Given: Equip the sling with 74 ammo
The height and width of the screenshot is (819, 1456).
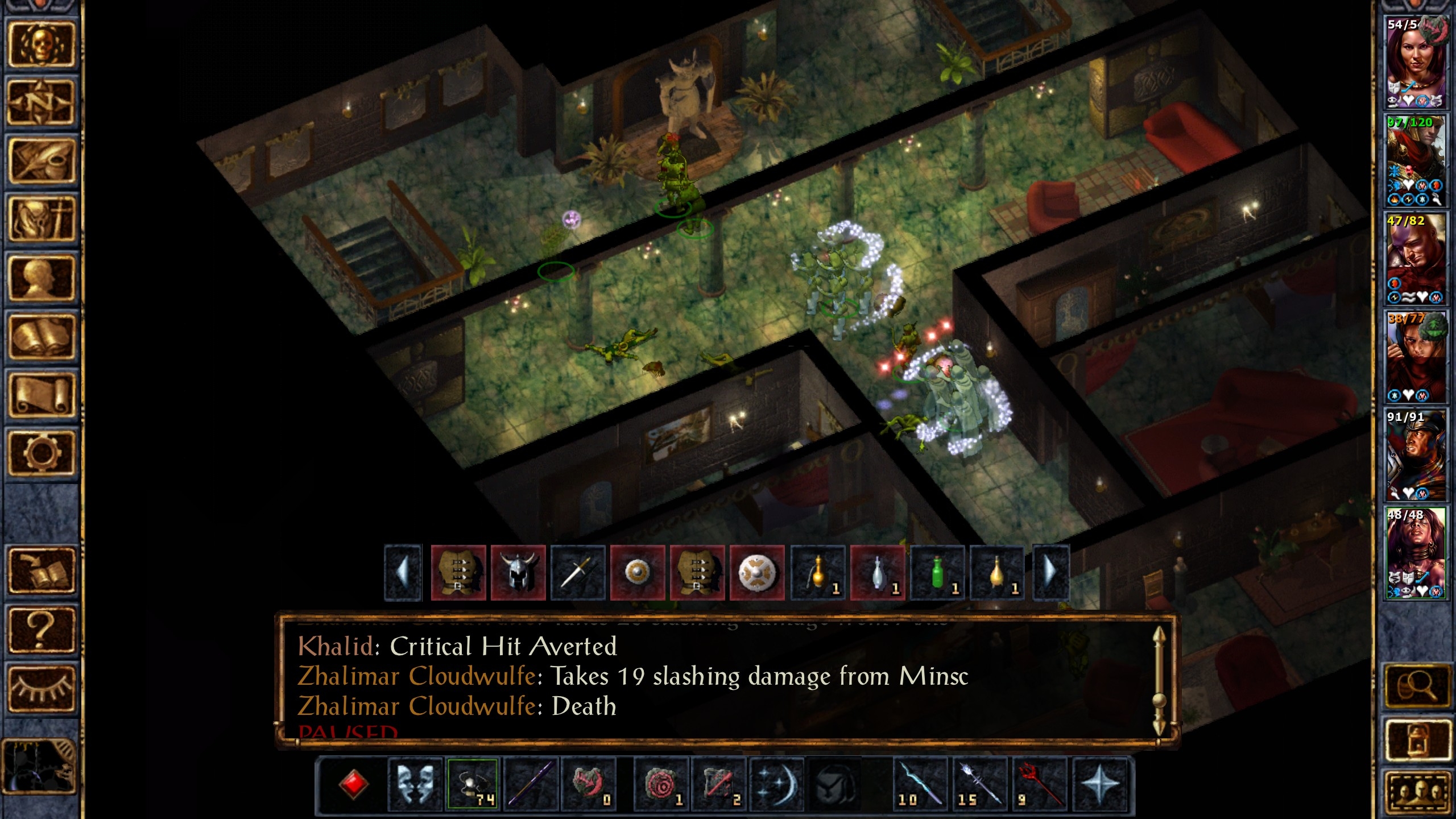Looking at the screenshot, I should 473,784.
